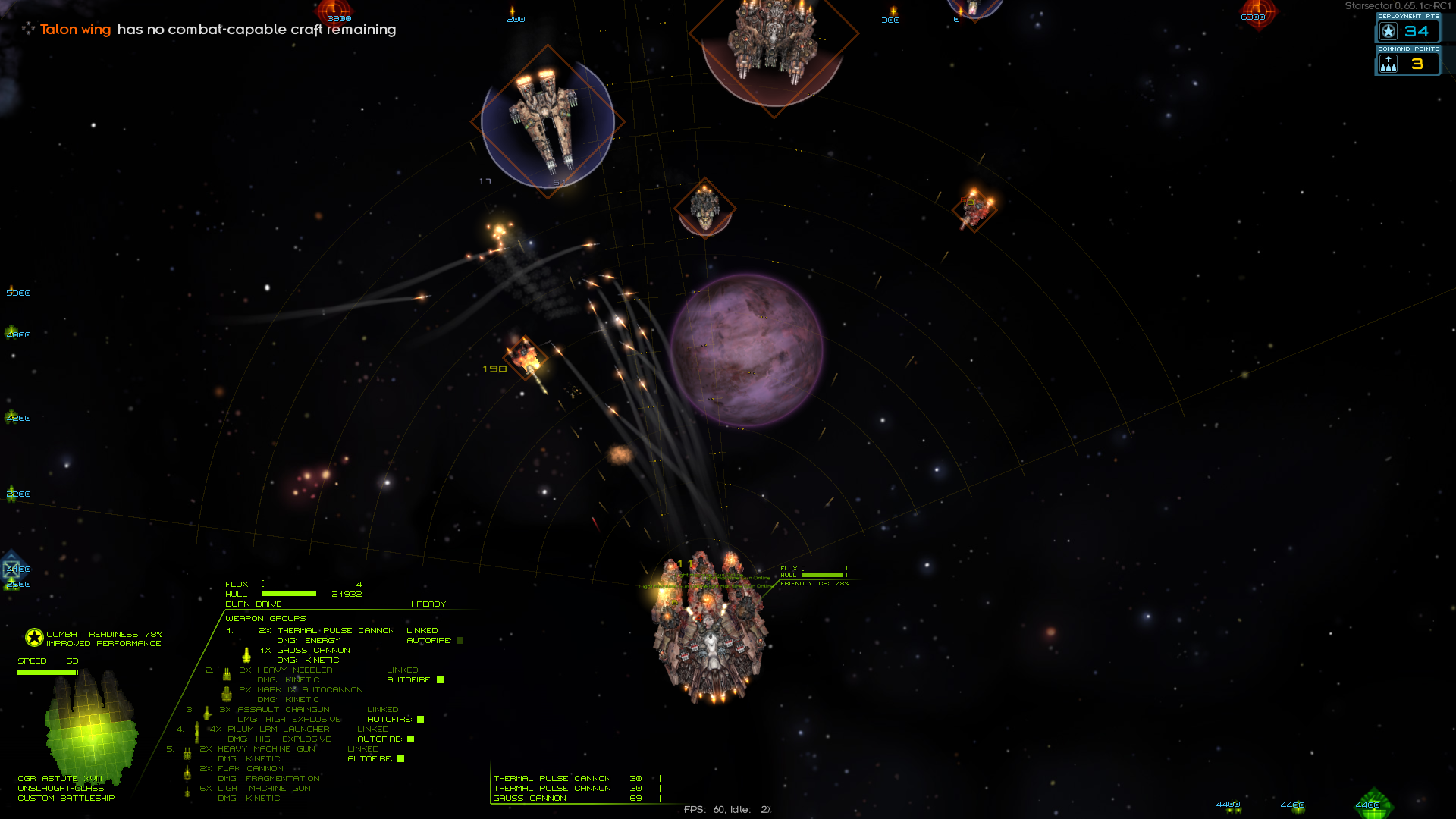Select the Heavy Needler weapon group
Screen dimensions: 1456x819
(294, 670)
